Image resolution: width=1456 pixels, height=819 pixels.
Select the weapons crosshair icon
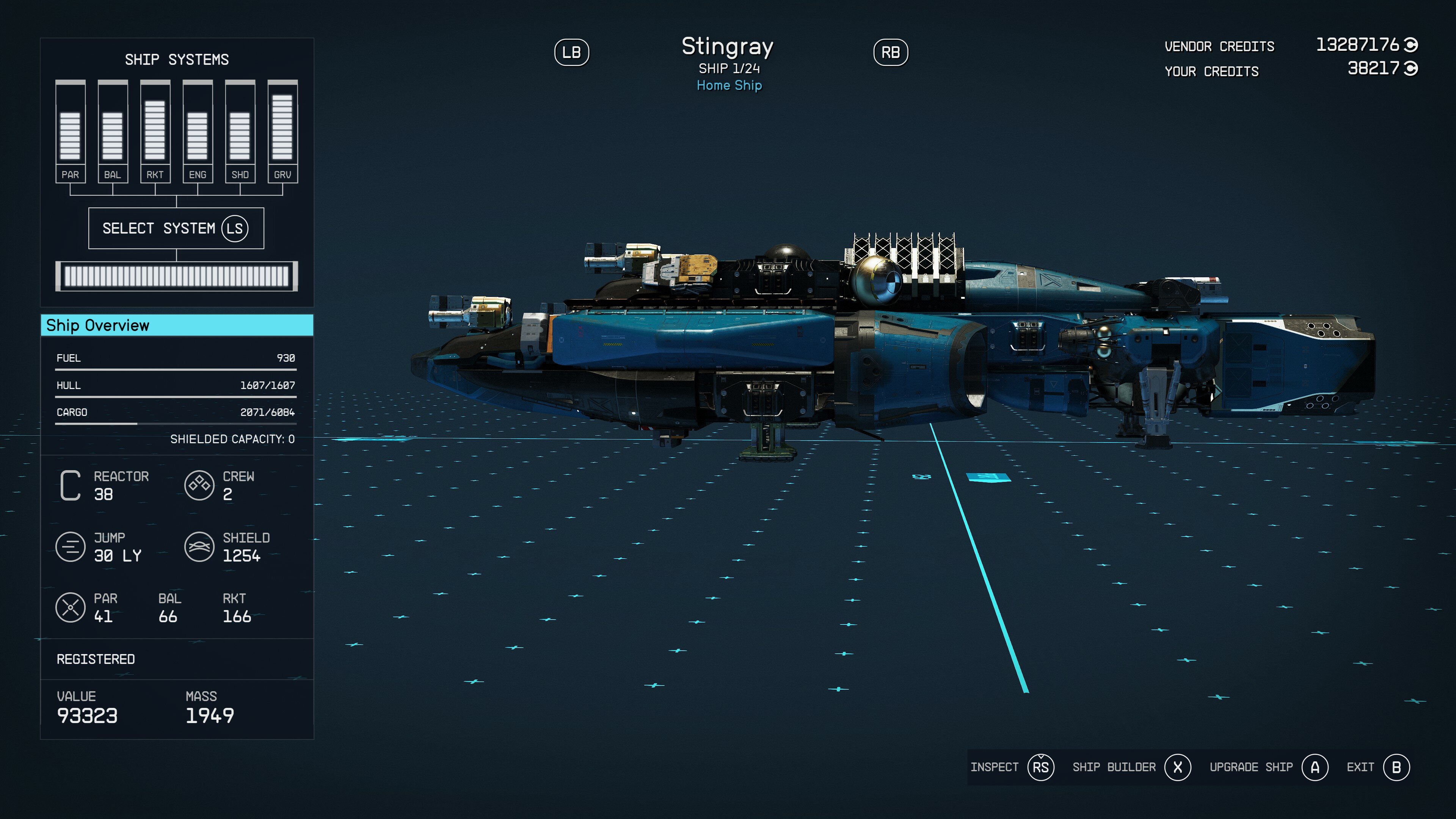pyautogui.click(x=70, y=608)
